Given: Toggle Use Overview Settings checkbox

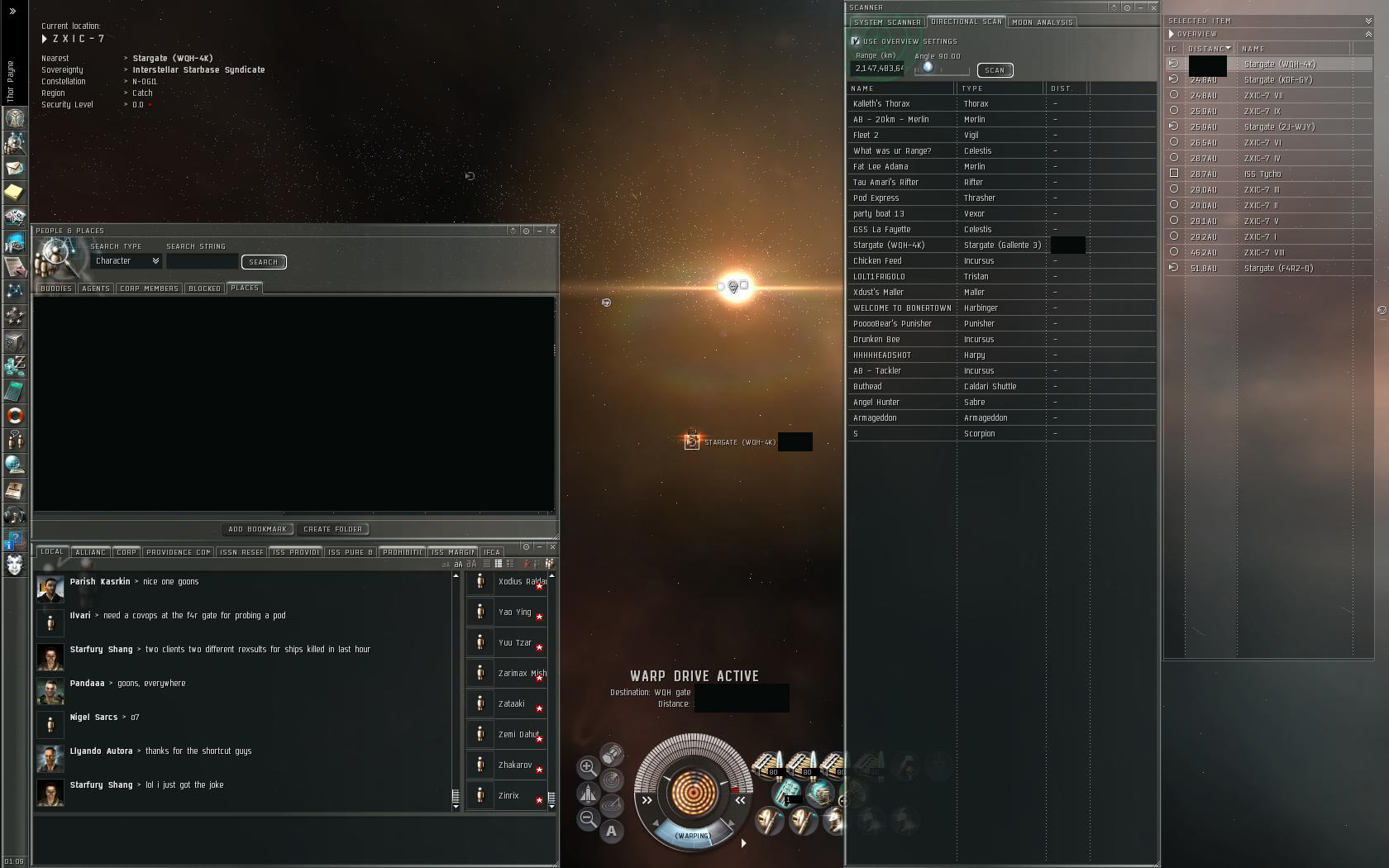Looking at the screenshot, I should (856, 41).
